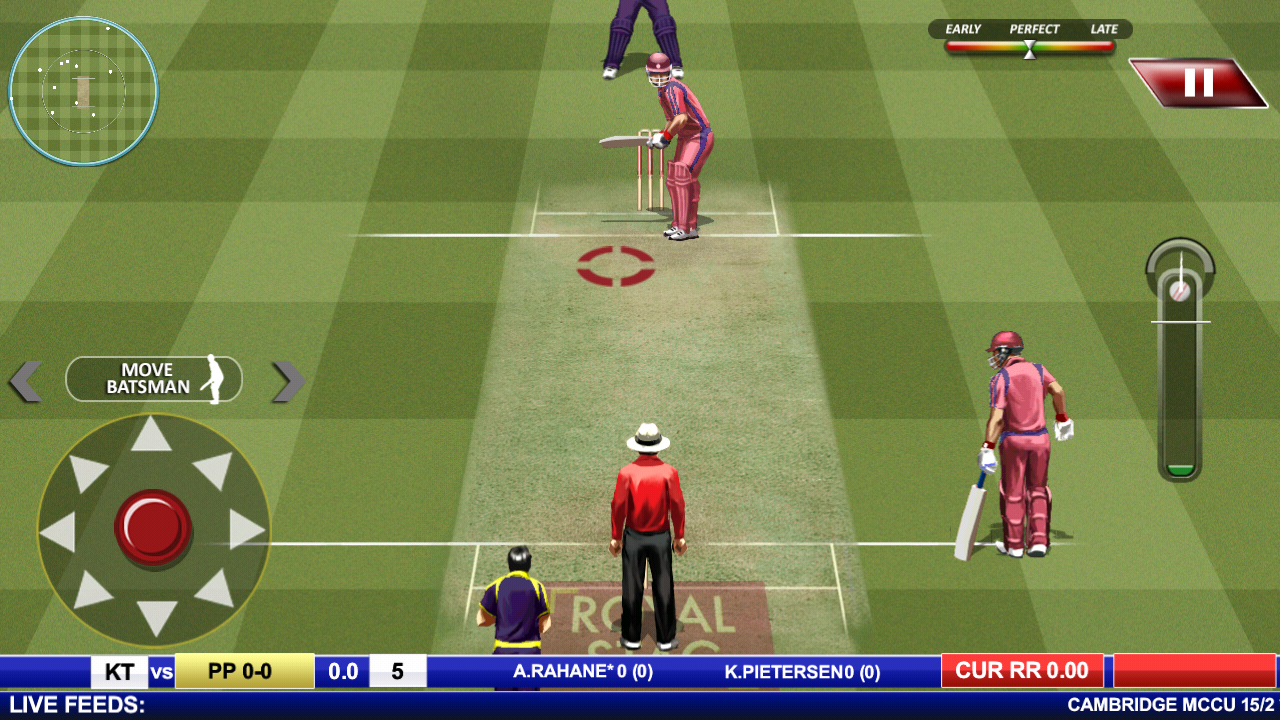Expand batsman options with the right chevron
This screenshot has height=720, width=1280.
[285, 379]
